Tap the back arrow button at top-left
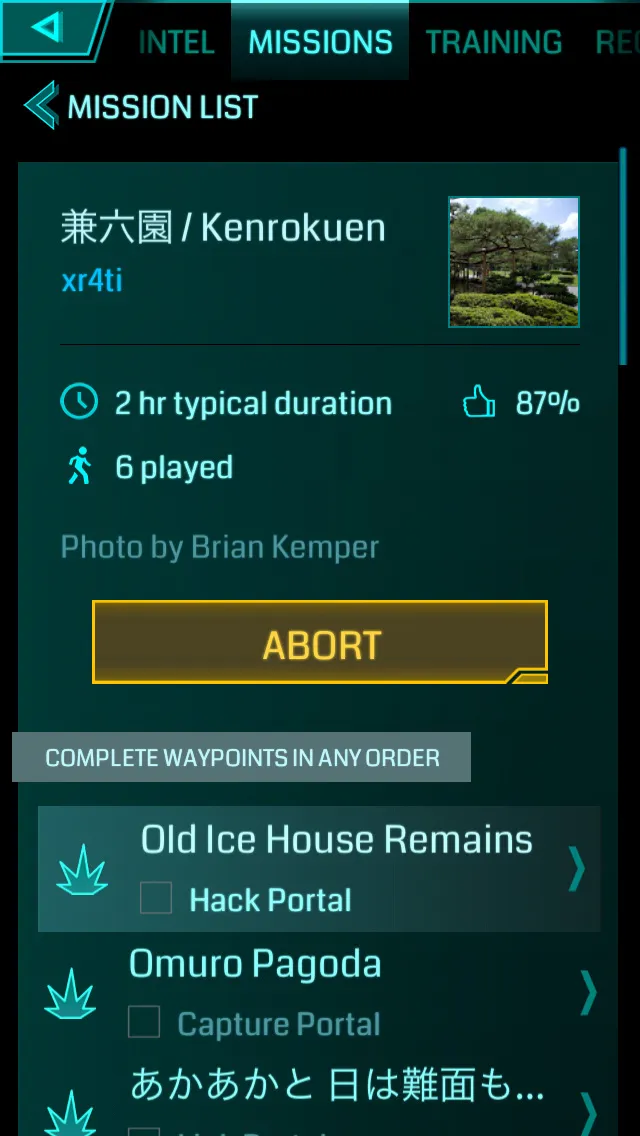The image size is (640, 1136). (x=48, y=28)
